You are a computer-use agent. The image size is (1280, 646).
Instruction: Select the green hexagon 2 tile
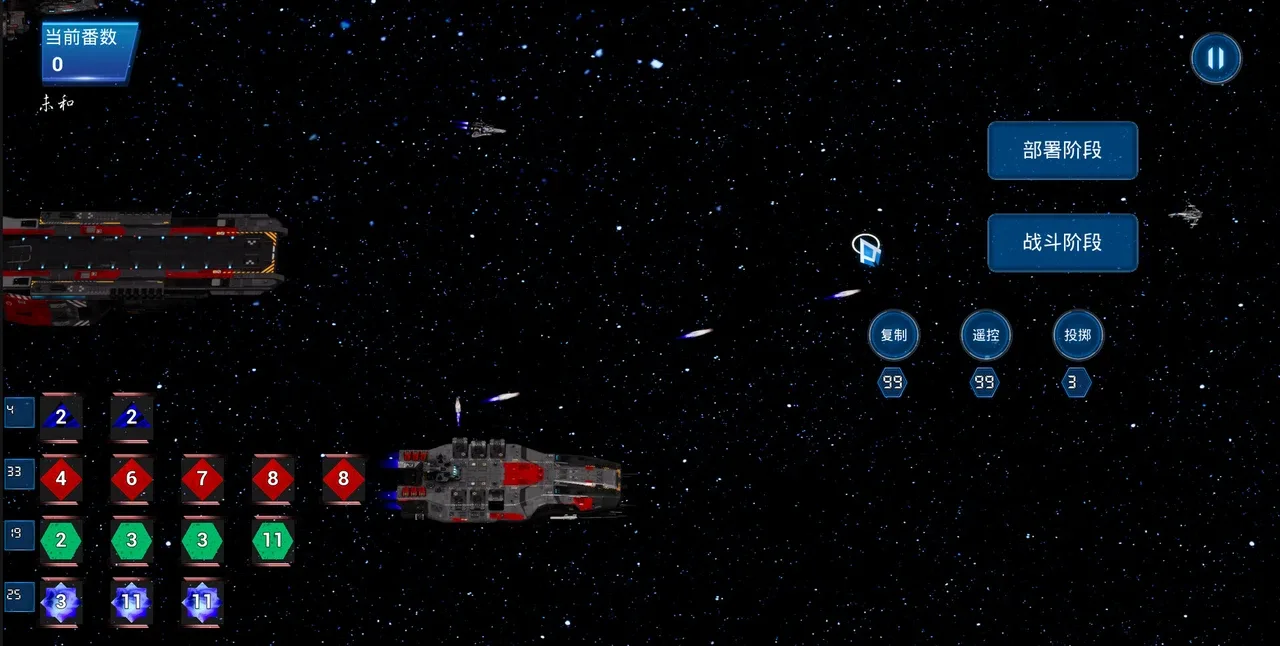[61, 541]
